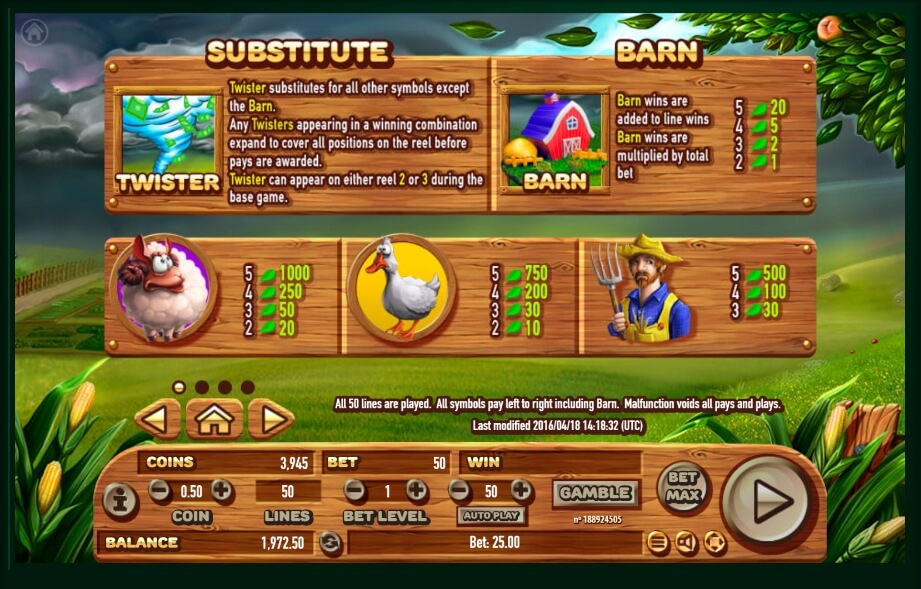Increase the auto play spin count
This screenshot has width=921, height=589.
coord(521,490)
